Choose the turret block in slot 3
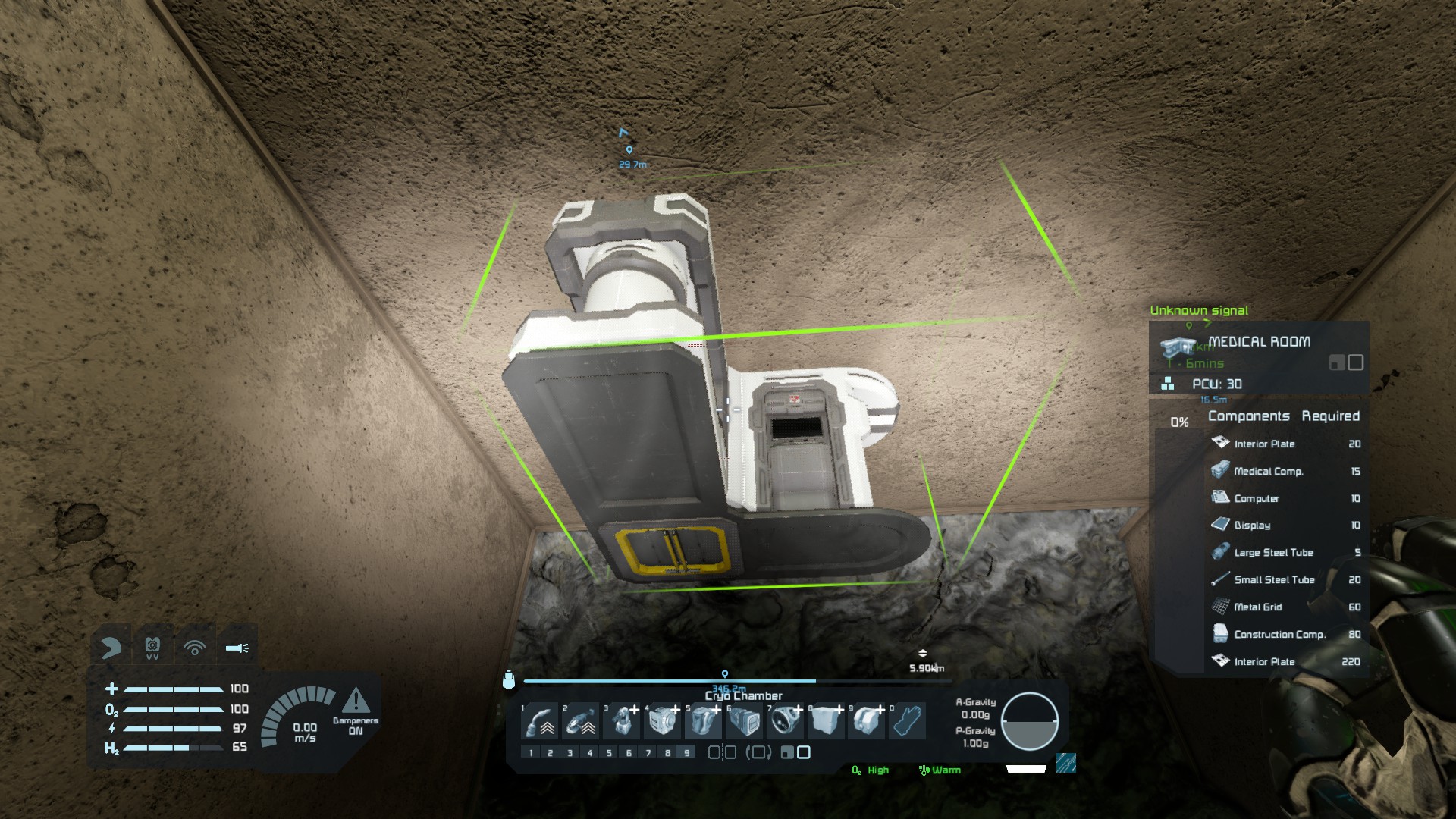 (622, 721)
